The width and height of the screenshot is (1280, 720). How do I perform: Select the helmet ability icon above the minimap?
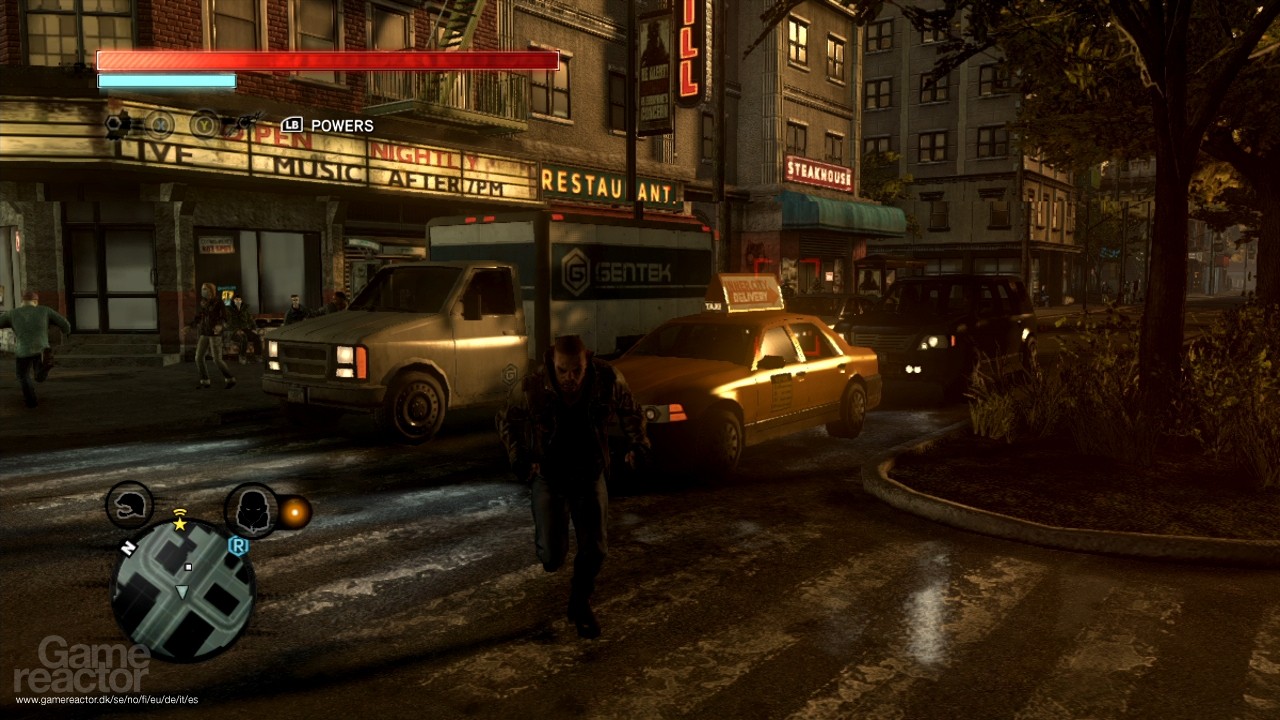coord(130,505)
